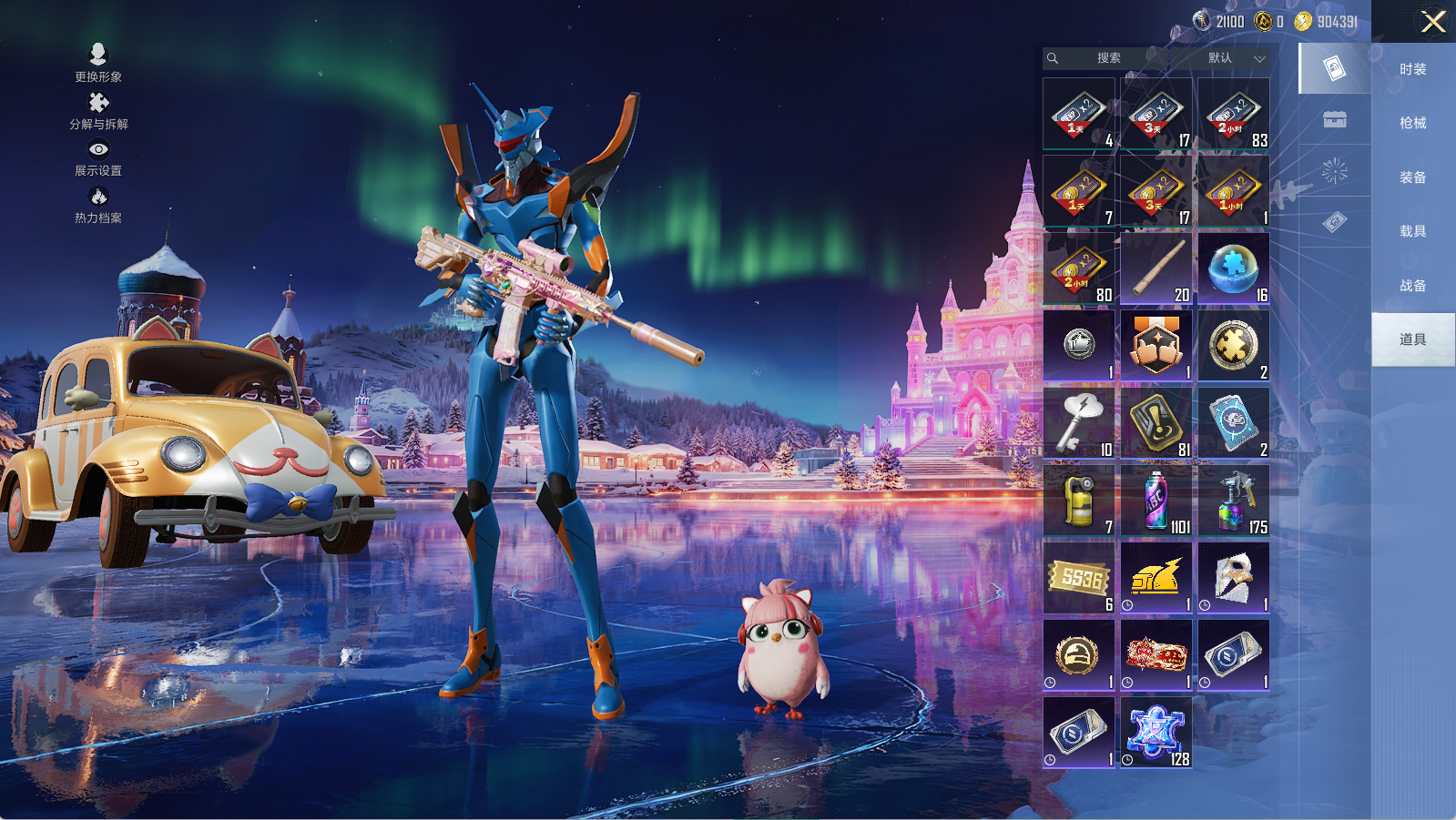Viewport: 1456px width, 820px height.
Task: Select the gold SS36 ticket item
Action: tap(1079, 578)
